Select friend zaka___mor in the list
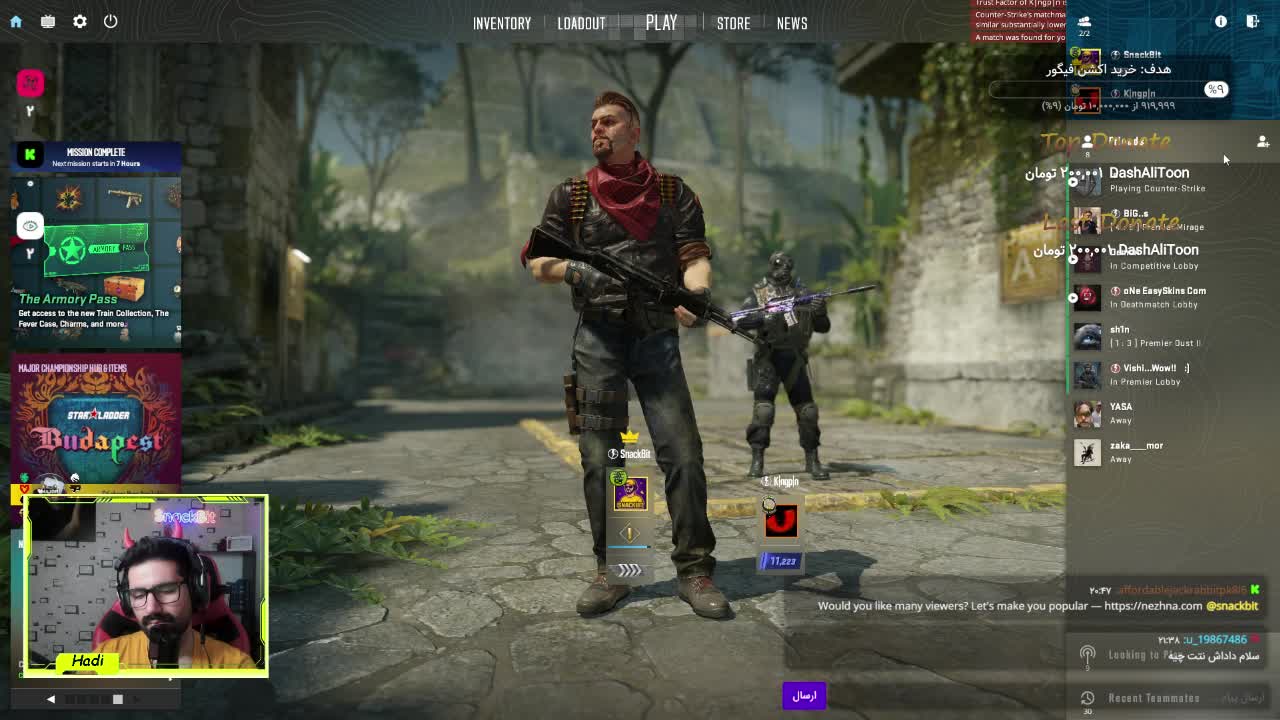The image size is (1280, 720). pos(1135,452)
